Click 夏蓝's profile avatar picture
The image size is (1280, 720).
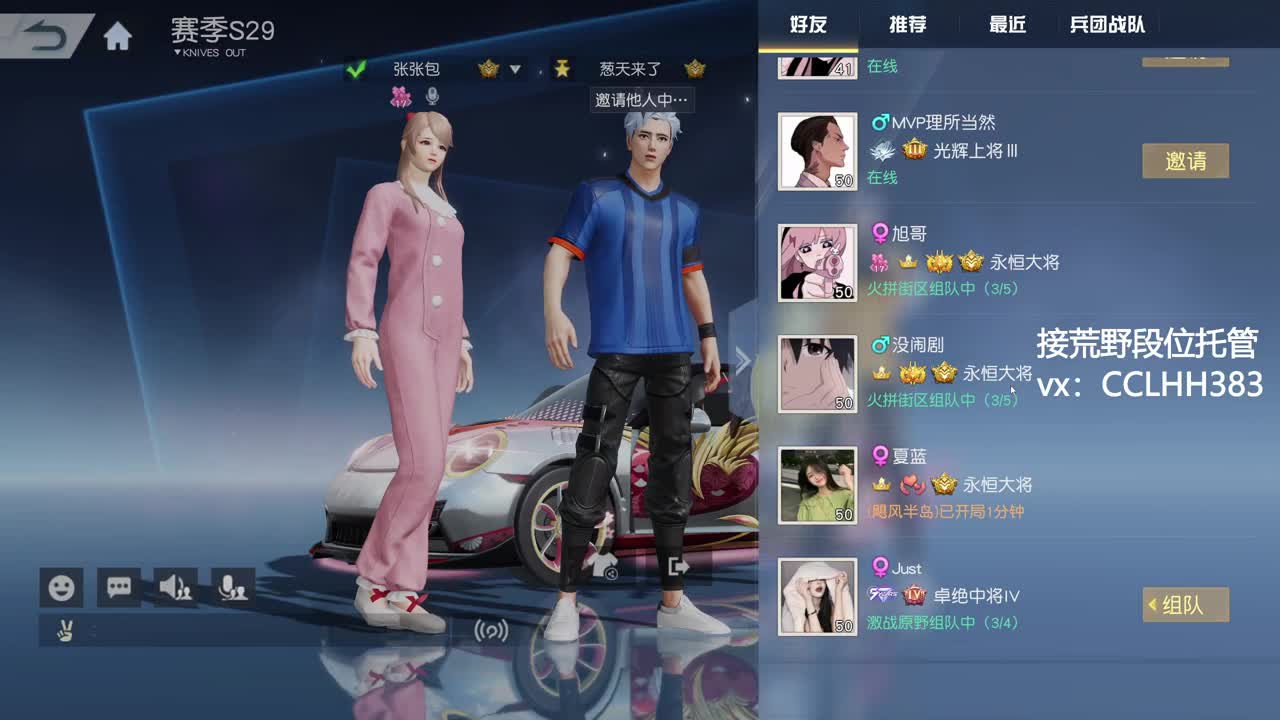coord(817,485)
